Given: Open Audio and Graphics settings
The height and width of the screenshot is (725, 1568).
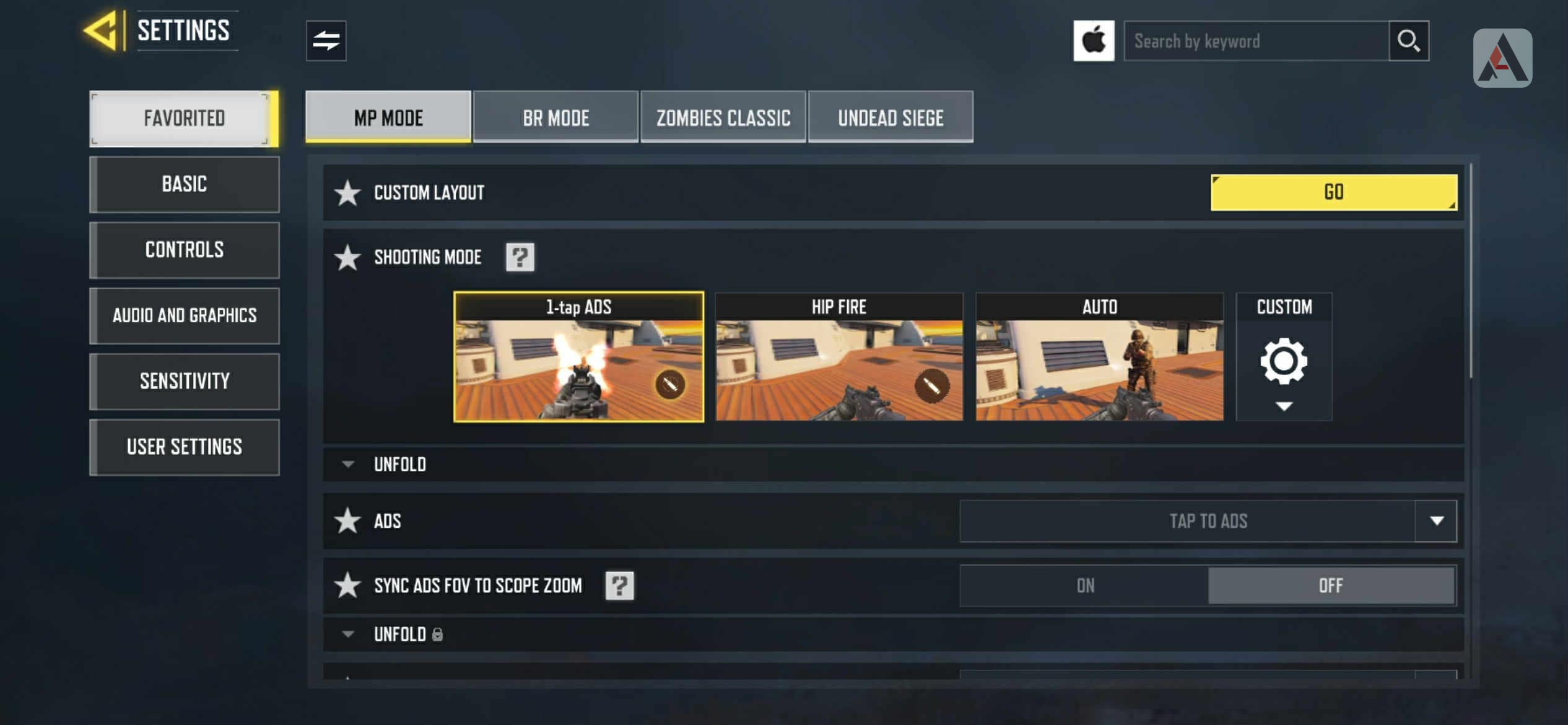Looking at the screenshot, I should click(185, 315).
